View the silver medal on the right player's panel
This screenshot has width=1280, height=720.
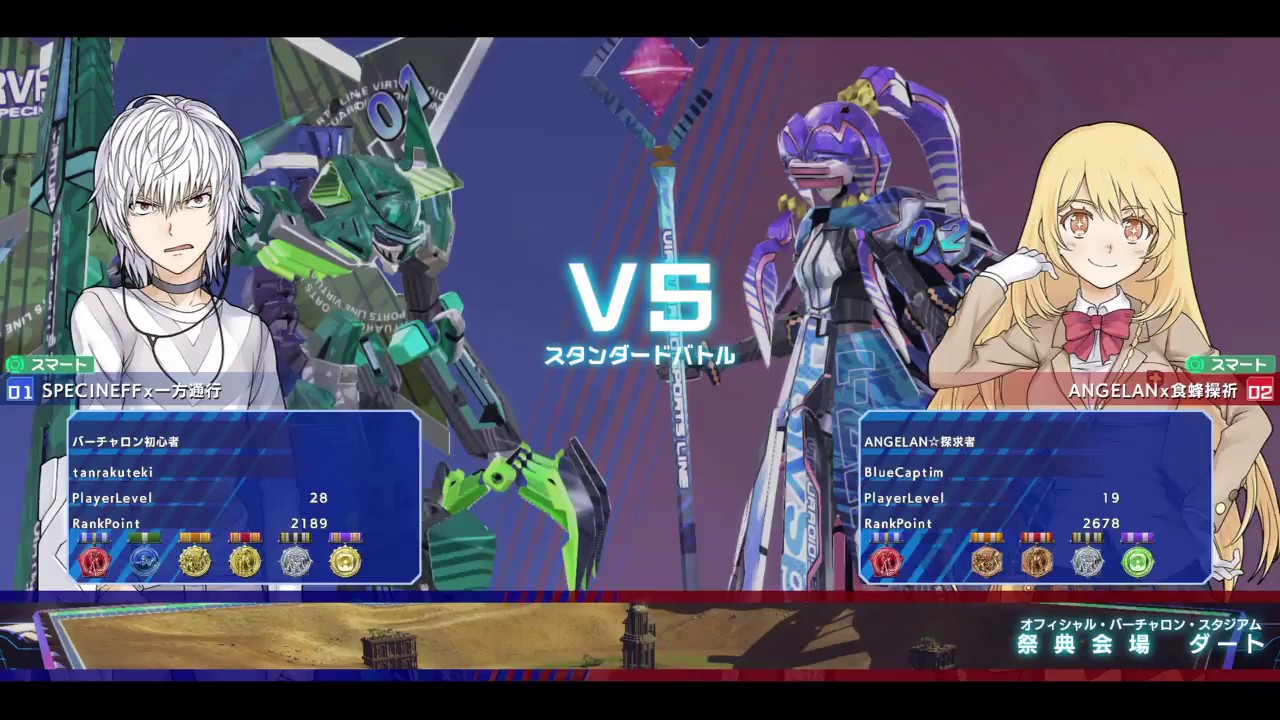point(1088,560)
